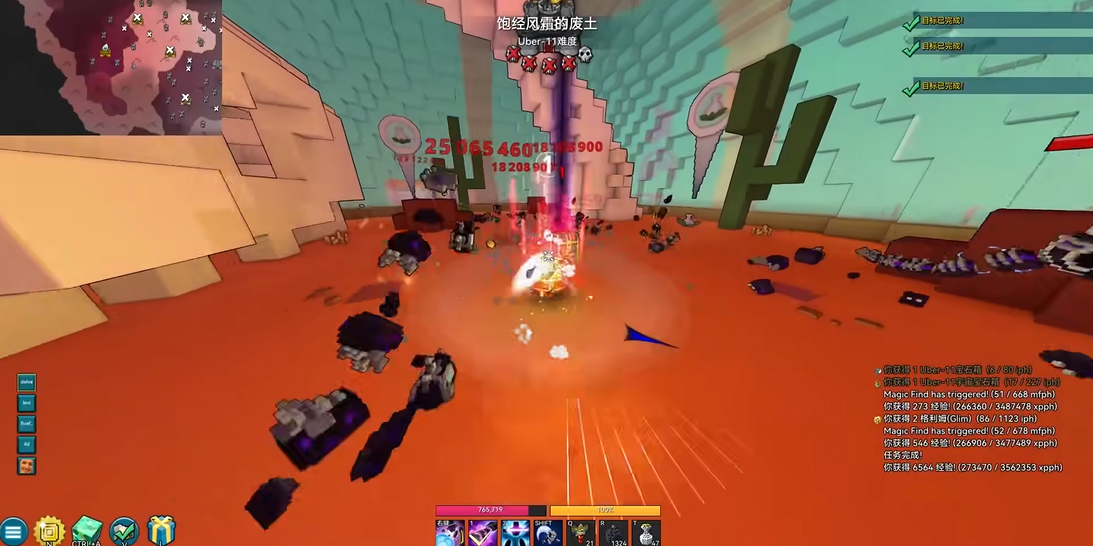Select the T item slot showing 47
This screenshot has height=546, width=1093.
pyautogui.click(x=646, y=534)
